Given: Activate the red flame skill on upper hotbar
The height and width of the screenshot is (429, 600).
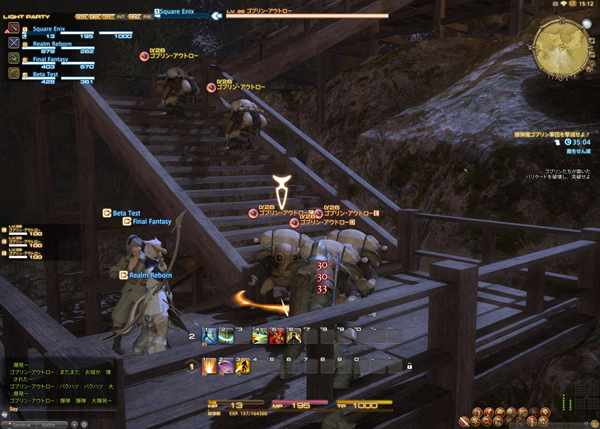Looking at the screenshot, I should point(276,337).
